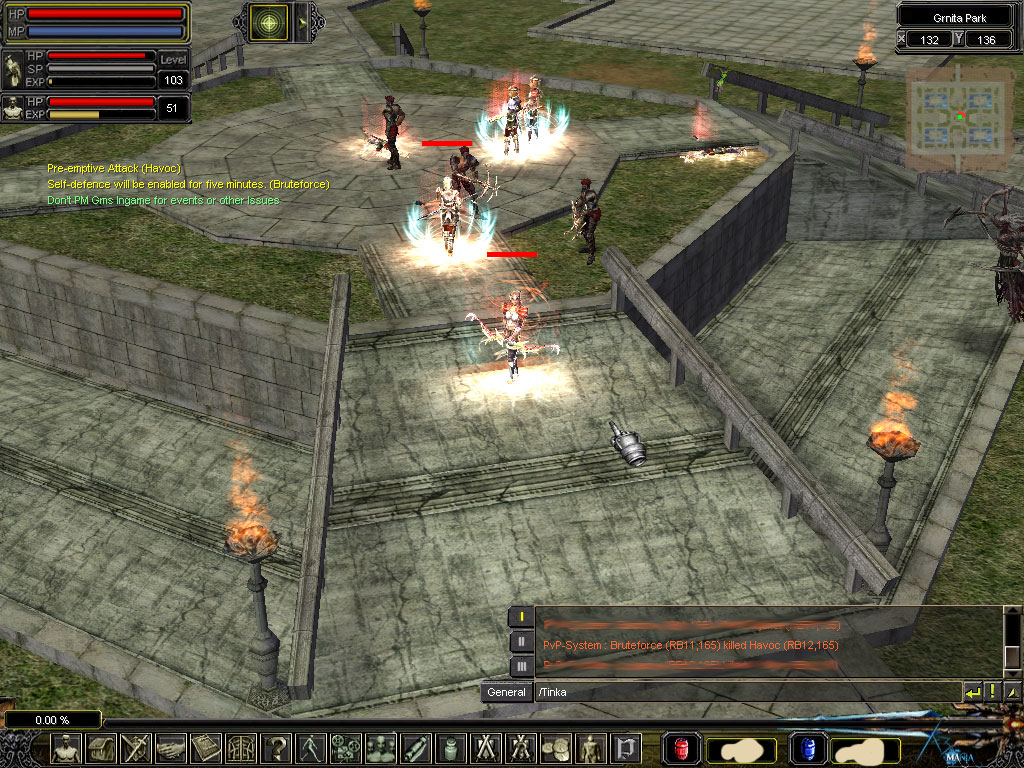Switch to chat tab III
This screenshot has width=1024, height=768.
coord(521,666)
